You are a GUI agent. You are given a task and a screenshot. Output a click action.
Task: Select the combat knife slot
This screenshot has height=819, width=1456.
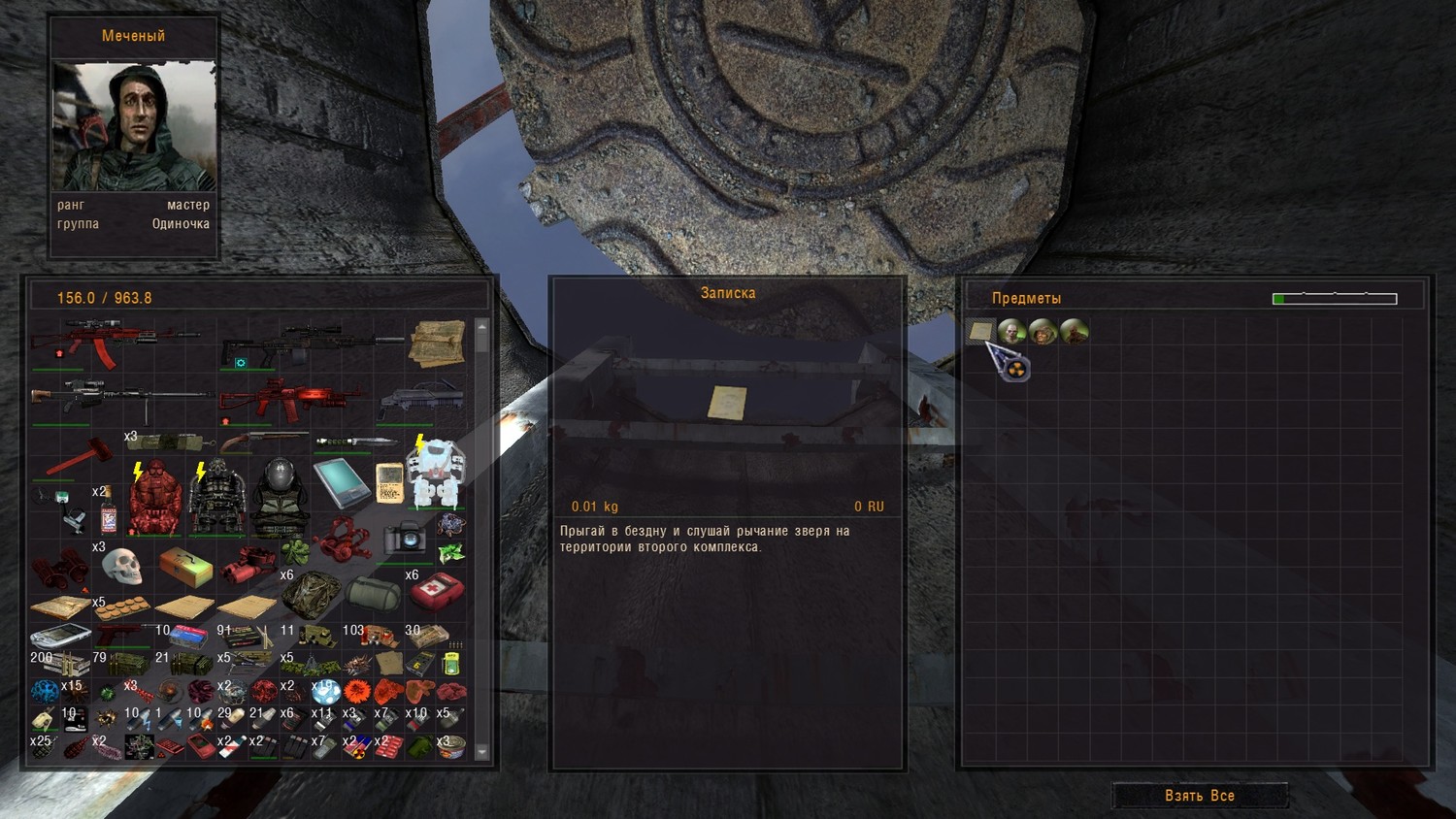tap(355, 442)
